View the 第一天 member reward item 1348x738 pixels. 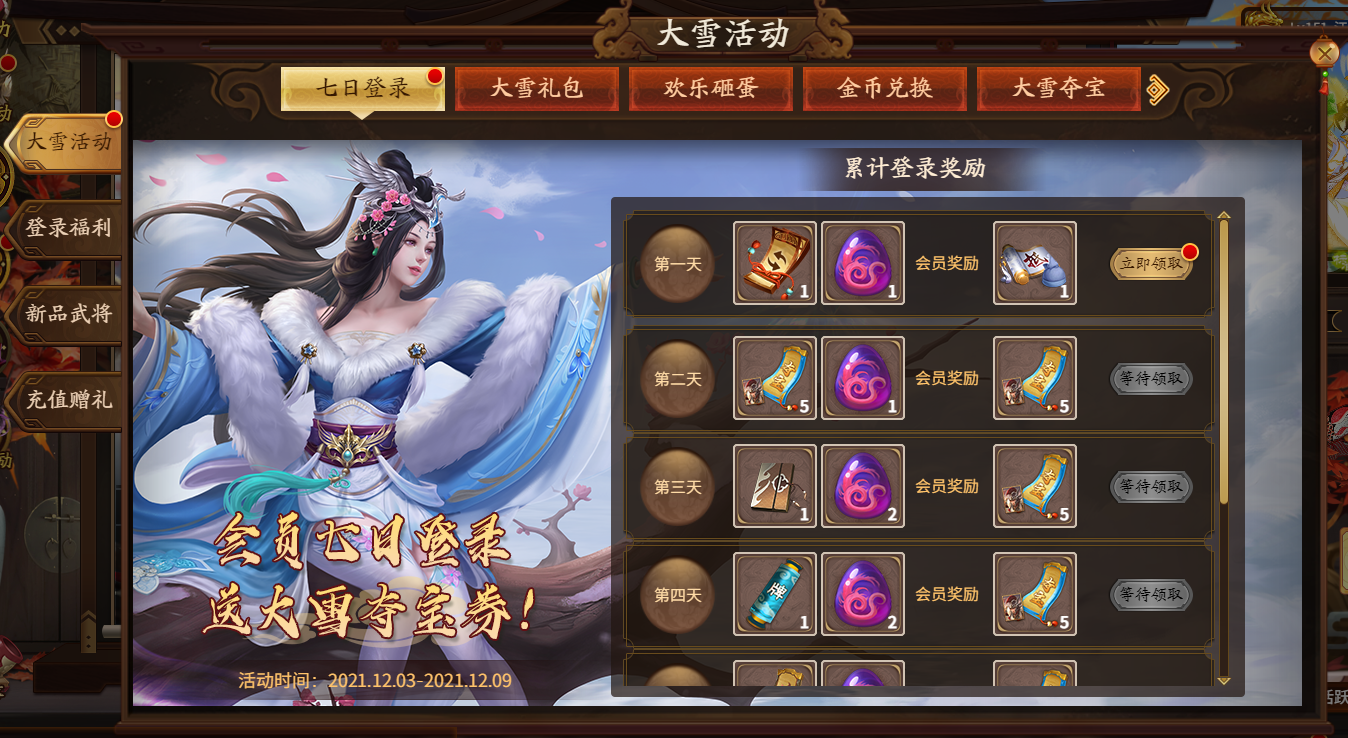click(1035, 263)
